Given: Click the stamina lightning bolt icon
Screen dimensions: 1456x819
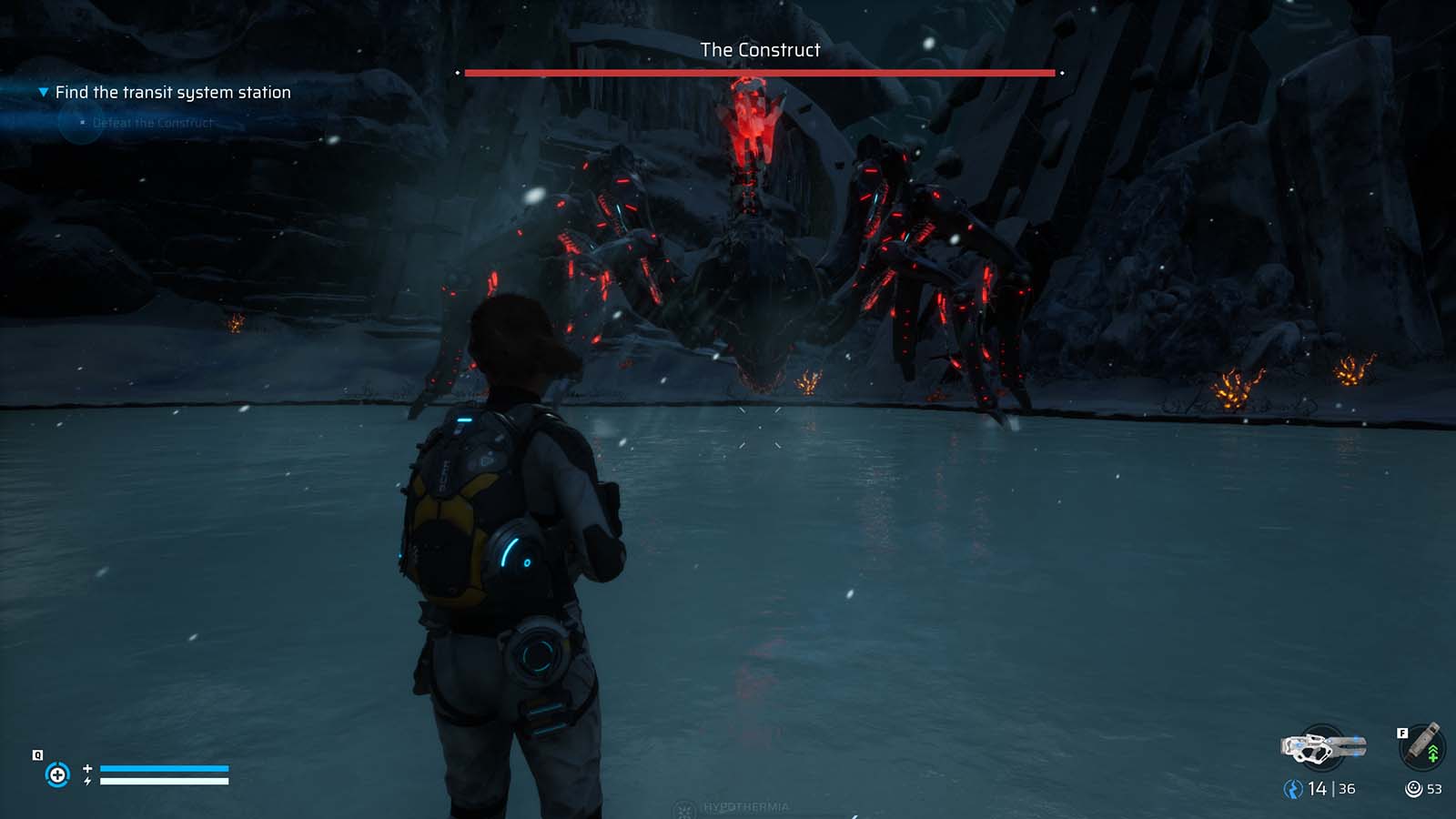Looking at the screenshot, I should [87, 781].
